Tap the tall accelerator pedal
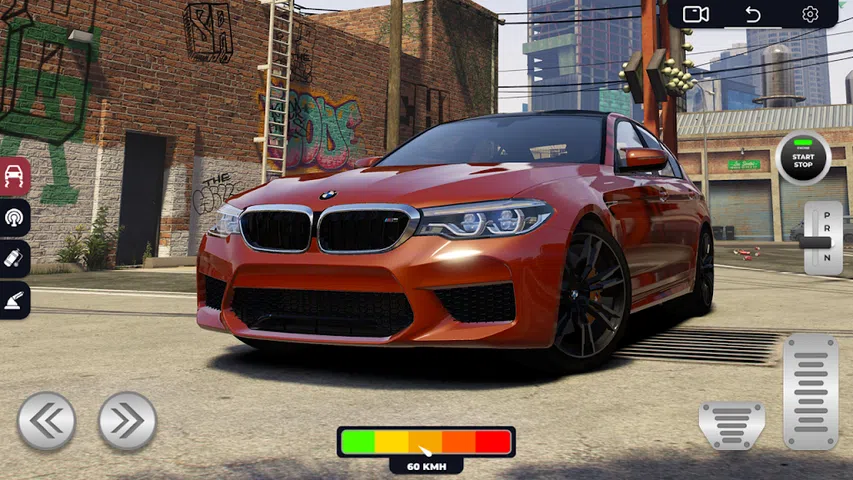Viewport: 853px width, 480px height. pos(810,392)
